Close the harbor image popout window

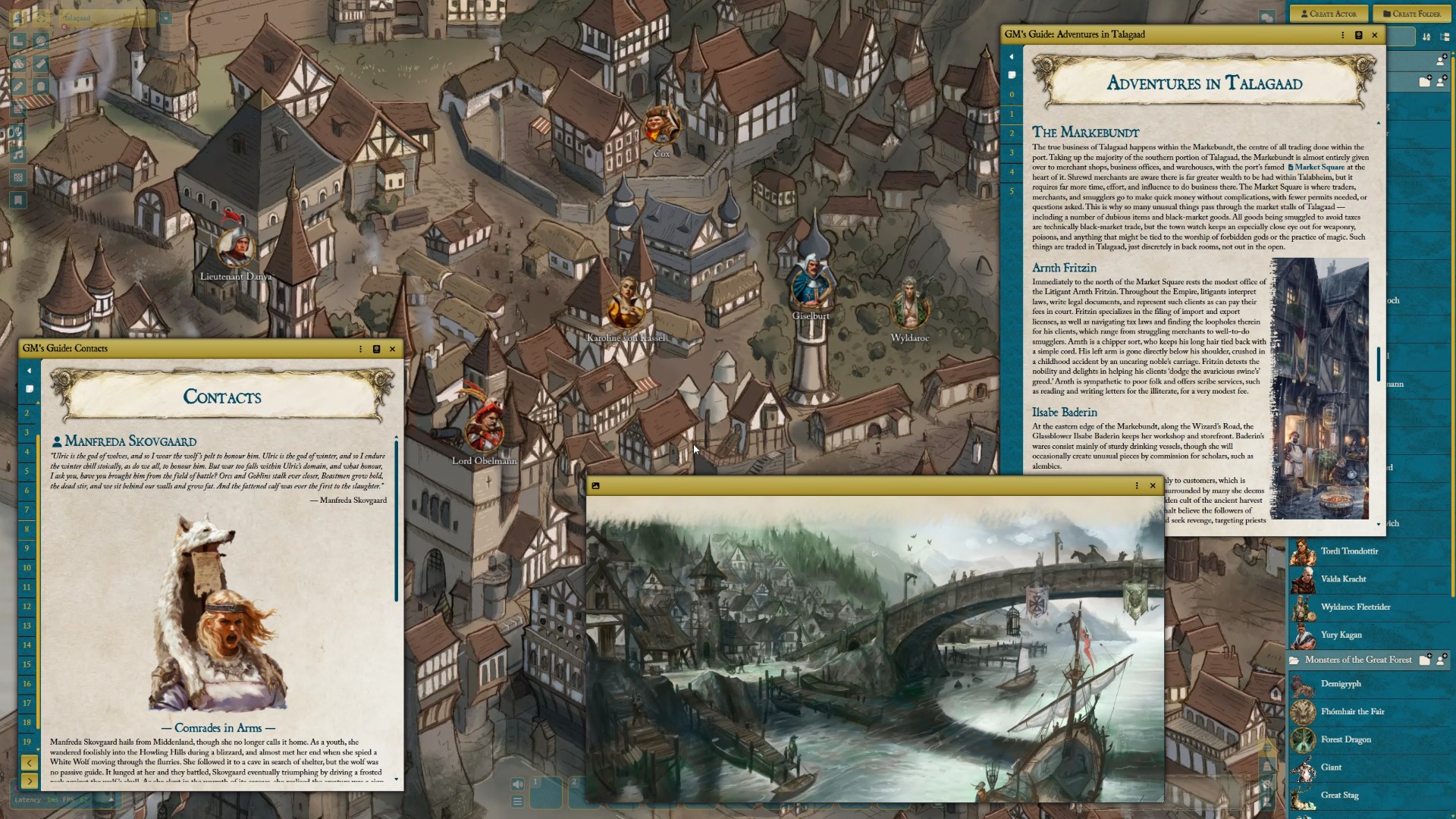tap(1153, 486)
